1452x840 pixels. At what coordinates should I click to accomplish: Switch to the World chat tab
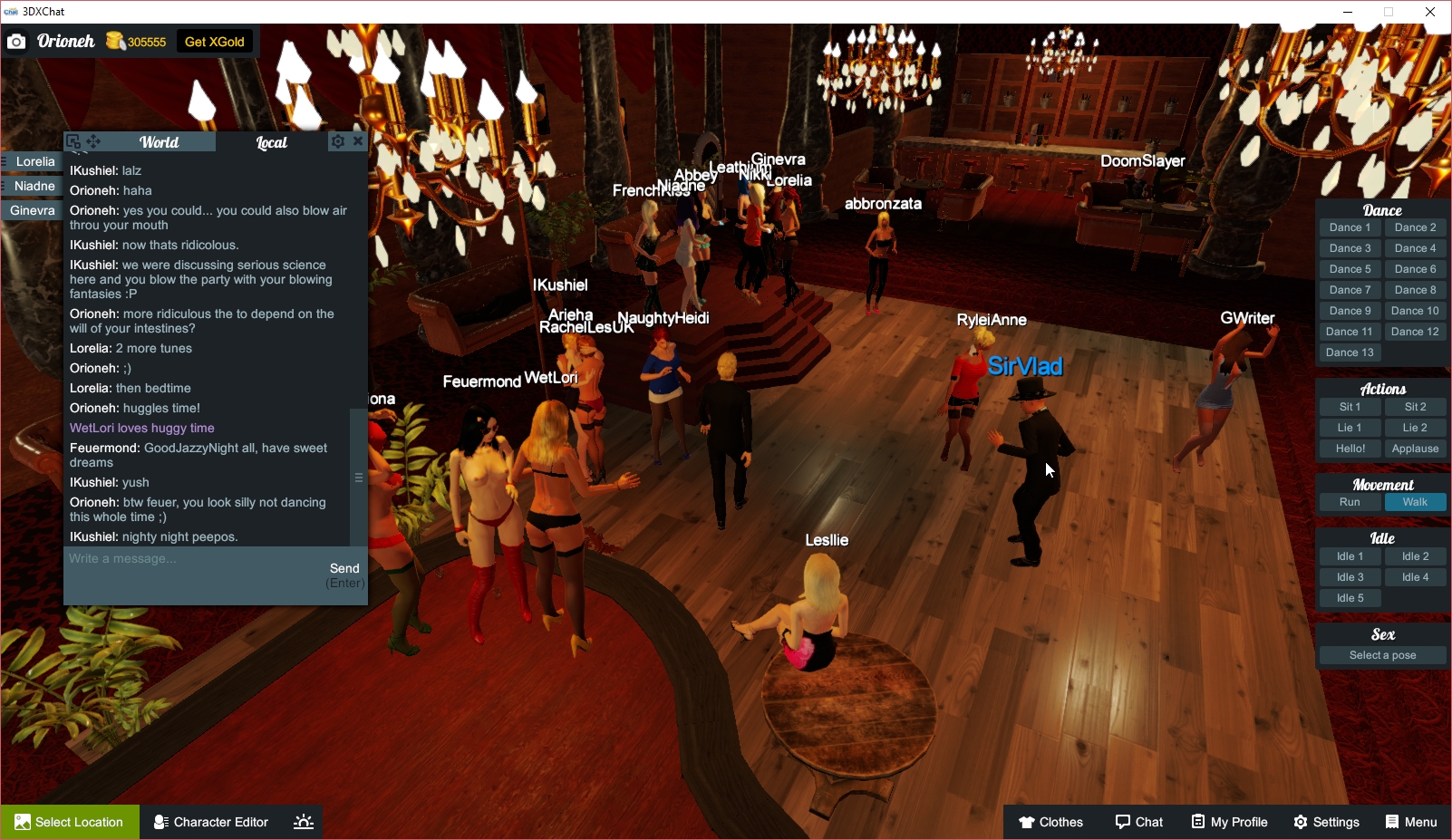click(x=160, y=141)
